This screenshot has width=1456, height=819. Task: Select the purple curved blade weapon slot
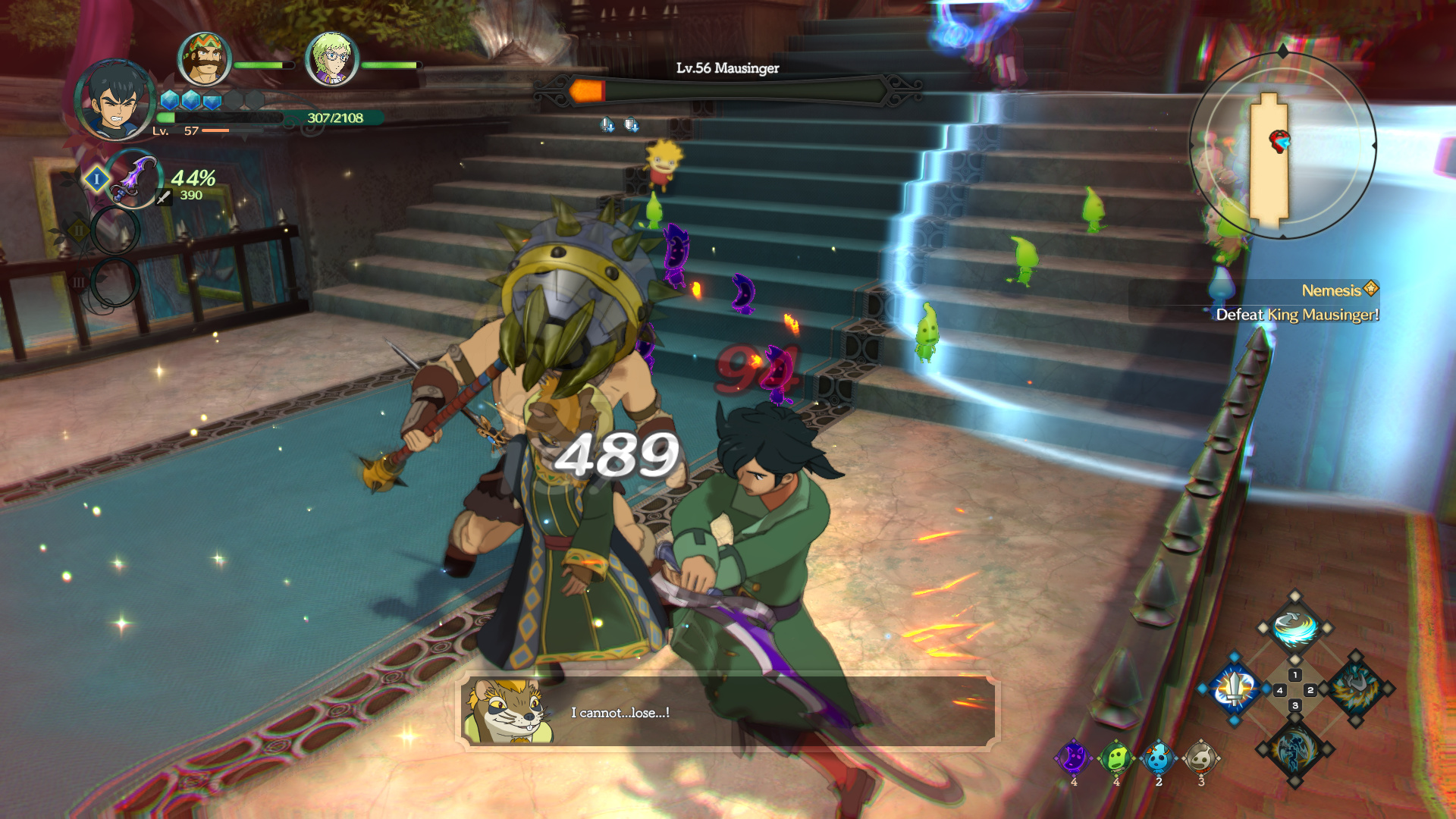(x=133, y=179)
